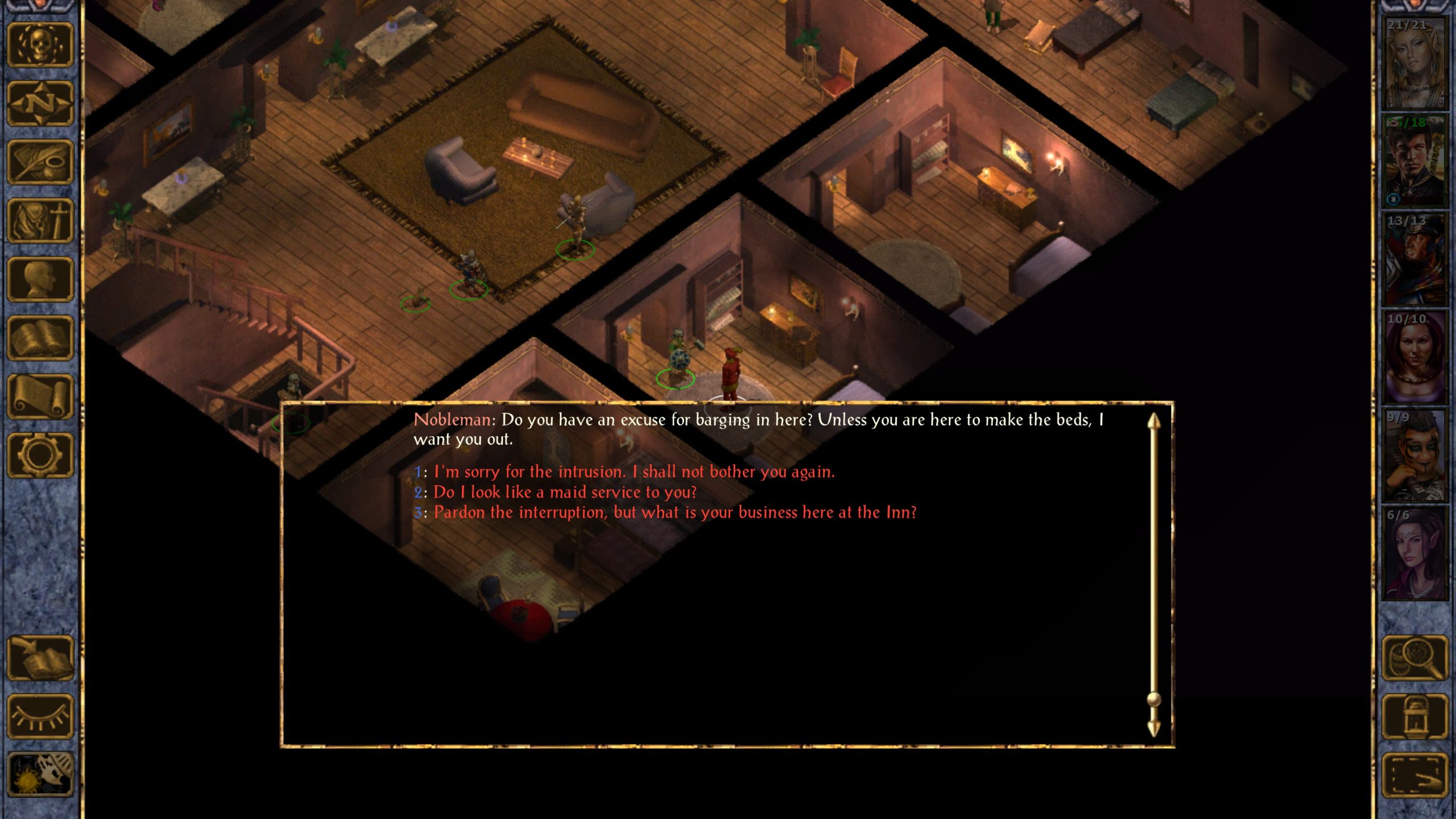Select the purple-haired elf portrait with 6/6 HP
The width and height of the screenshot is (1456, 819).
point(1414,553)
